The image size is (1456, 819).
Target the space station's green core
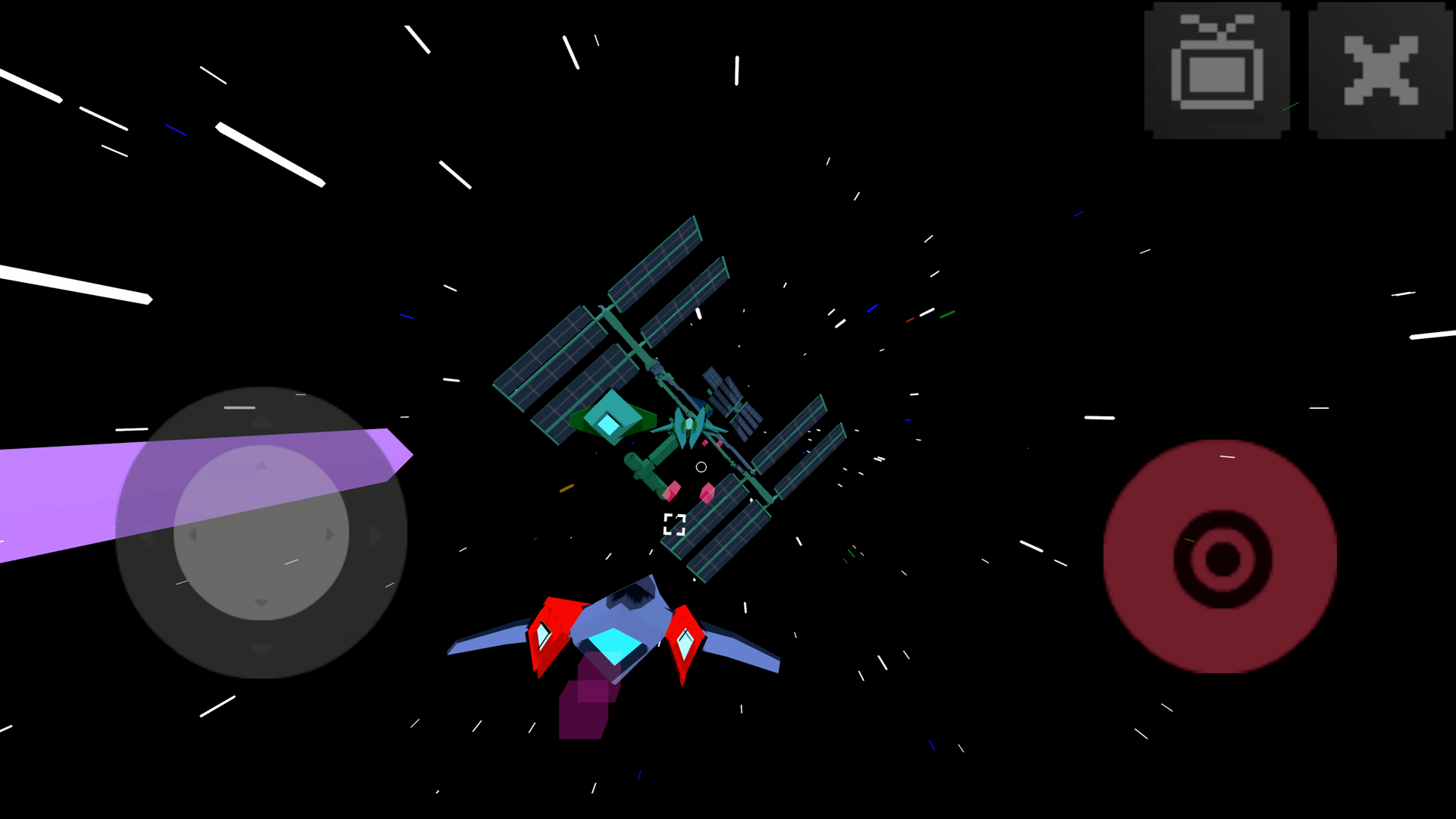(x=613, y=421)
